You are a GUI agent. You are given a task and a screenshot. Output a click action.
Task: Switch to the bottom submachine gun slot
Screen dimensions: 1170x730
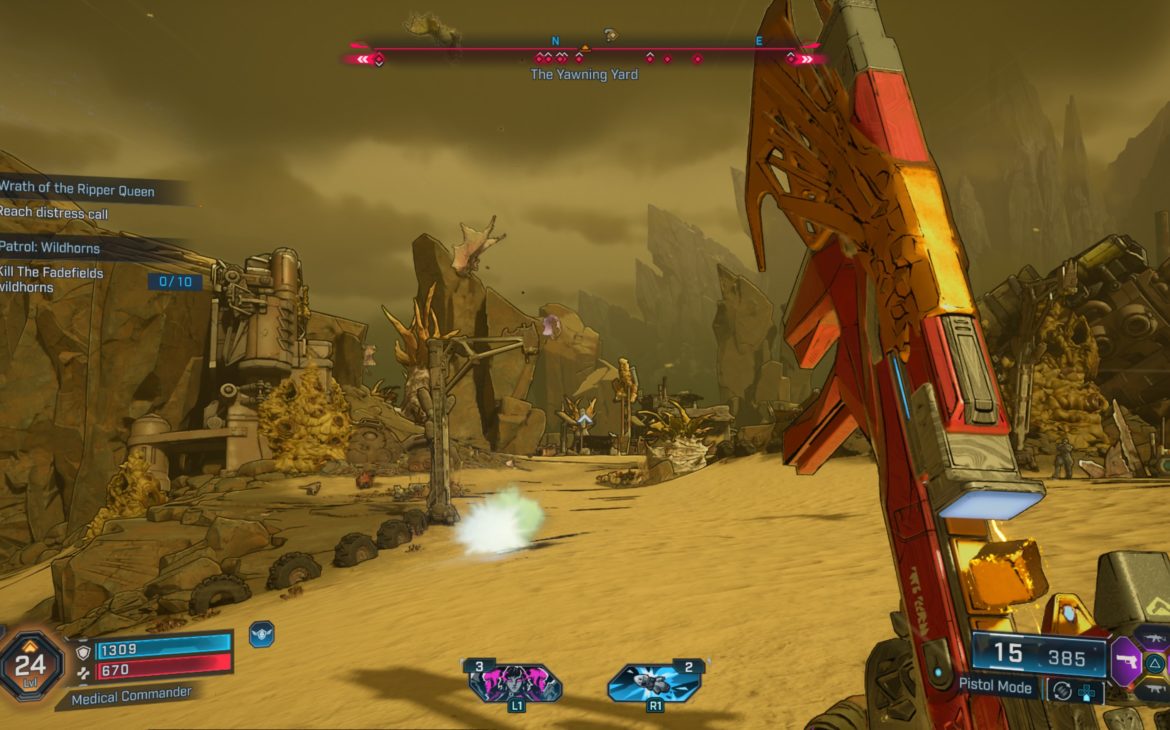coord(1156,689)
